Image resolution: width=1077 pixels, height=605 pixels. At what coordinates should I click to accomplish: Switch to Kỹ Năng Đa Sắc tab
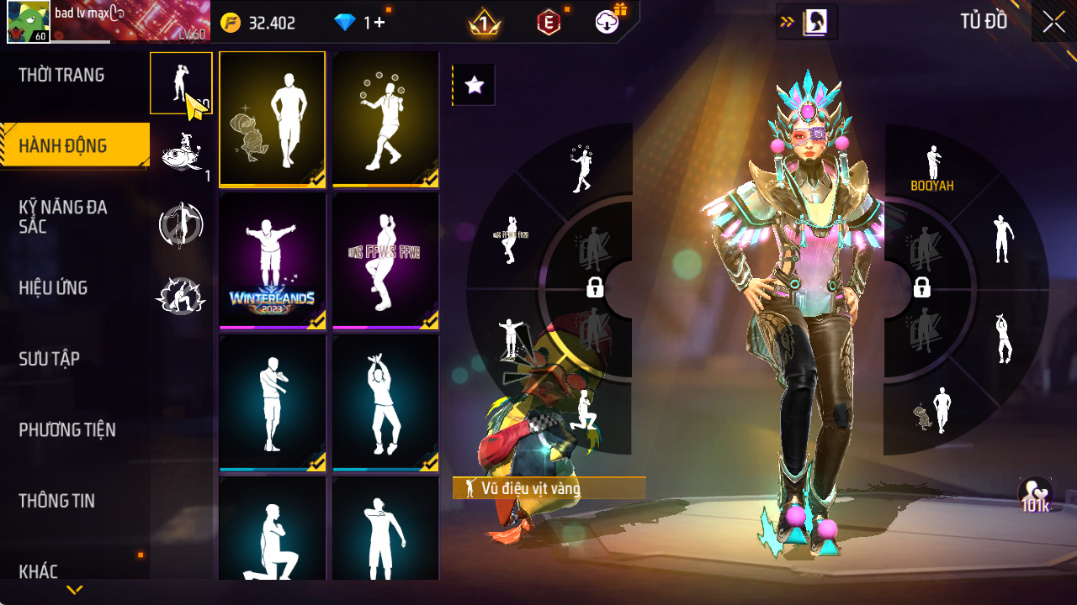click(63, 217)
